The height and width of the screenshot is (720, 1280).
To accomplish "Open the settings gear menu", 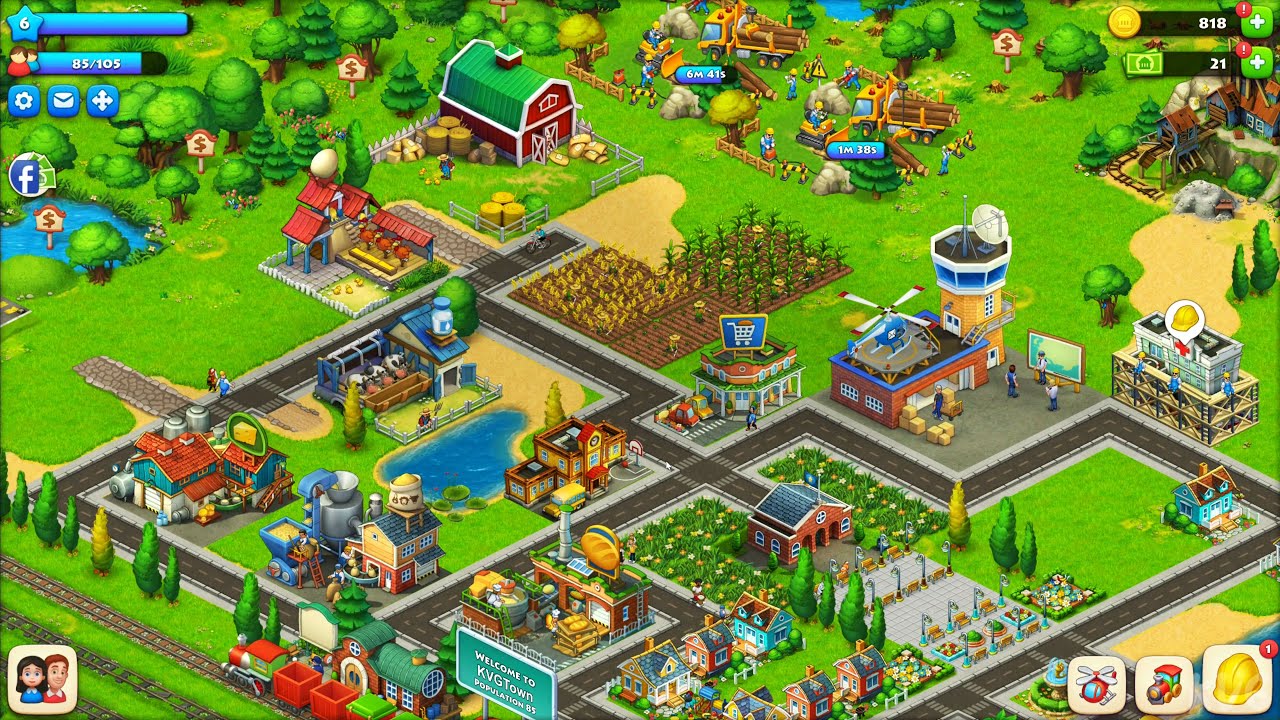I will (24, 101).
